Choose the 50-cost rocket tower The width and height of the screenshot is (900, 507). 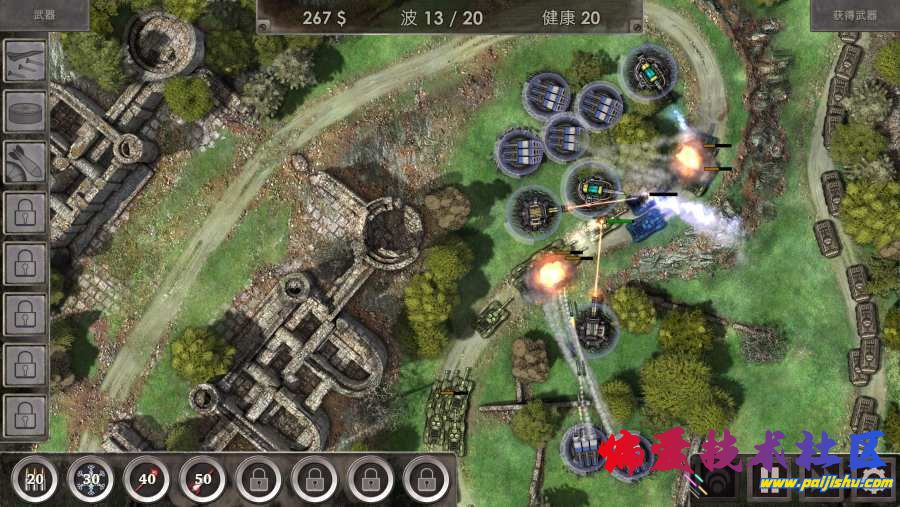click(x=203, y=479)
